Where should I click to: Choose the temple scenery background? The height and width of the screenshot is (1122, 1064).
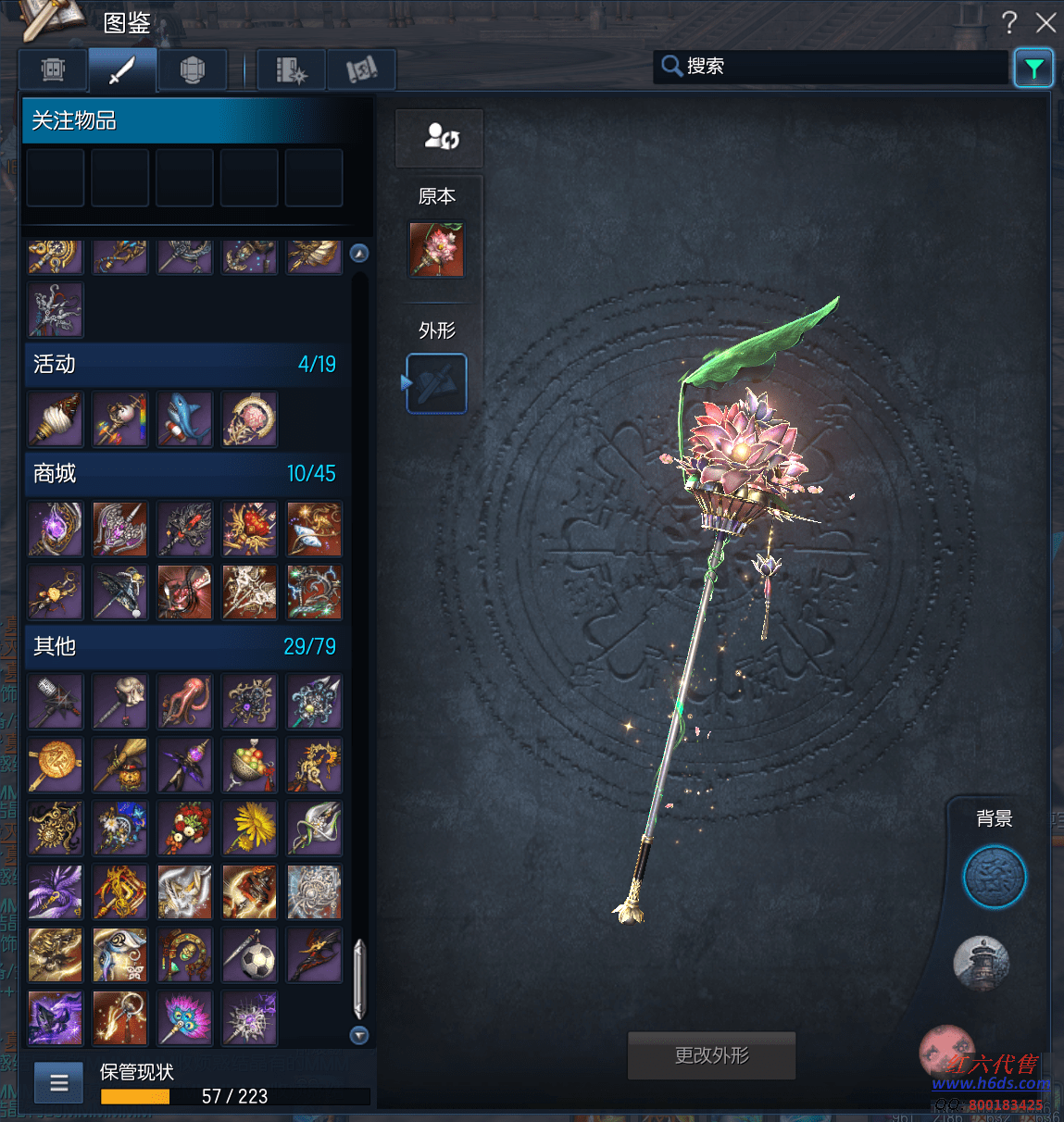(982, 963)
